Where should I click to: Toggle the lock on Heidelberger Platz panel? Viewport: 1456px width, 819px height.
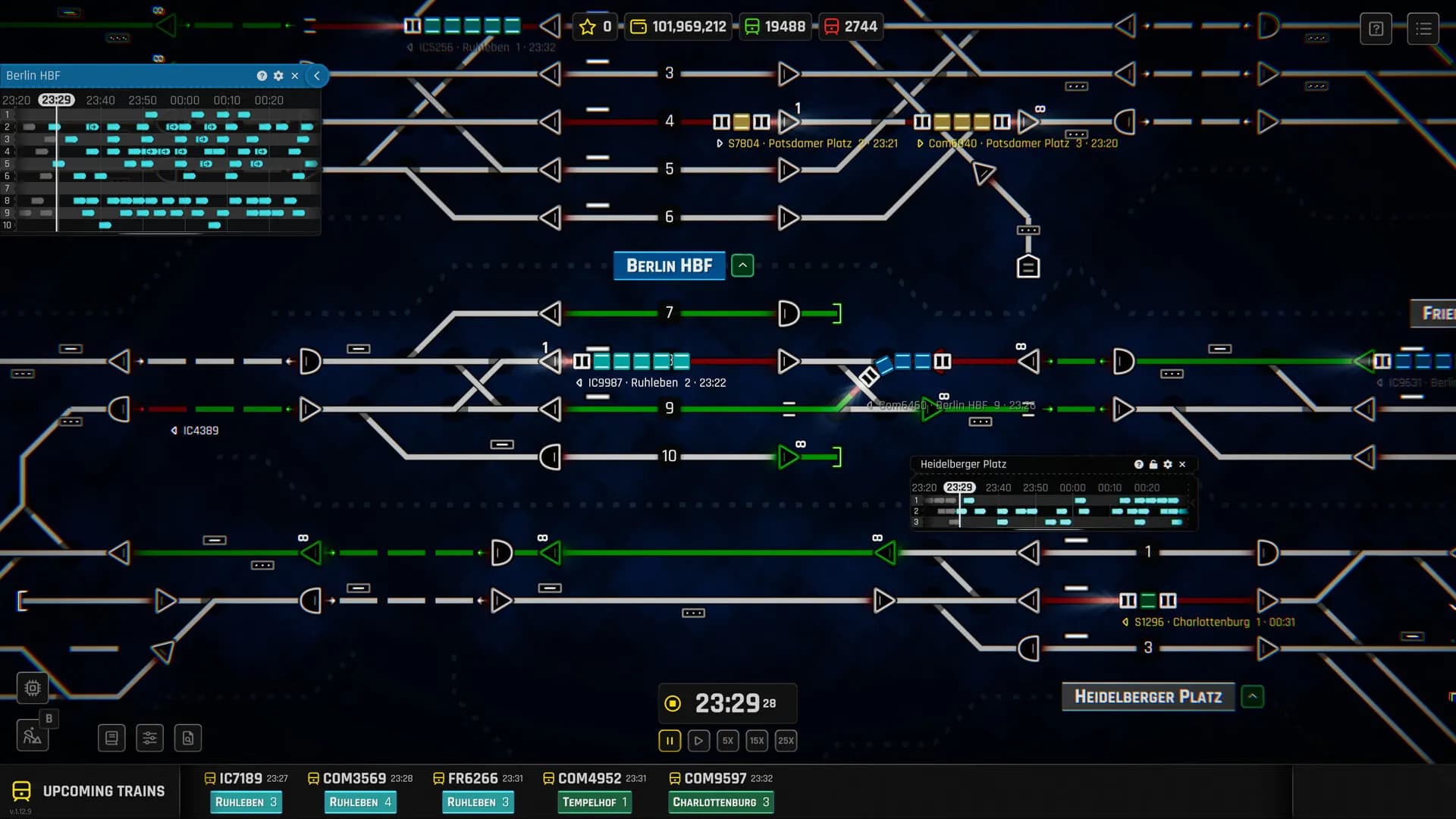[x=1153, y=464]
